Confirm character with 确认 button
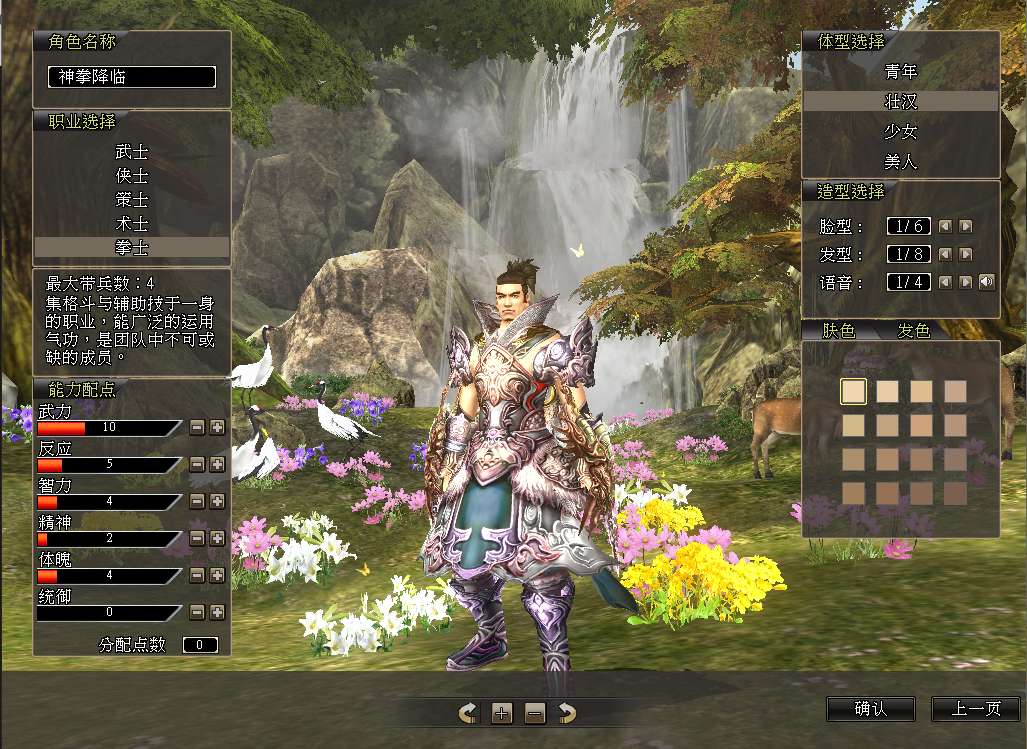Image resolution: width=1027 pixels, height=749 pixels. click(870, 709)
